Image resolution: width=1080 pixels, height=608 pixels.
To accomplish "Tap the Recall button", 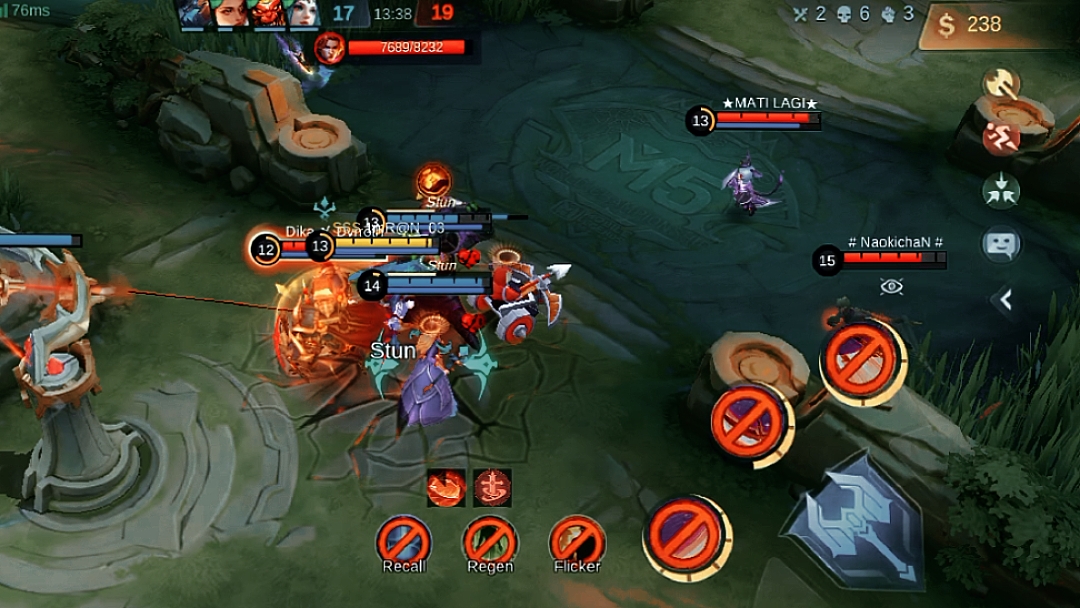I will click(x=404, y=543).
